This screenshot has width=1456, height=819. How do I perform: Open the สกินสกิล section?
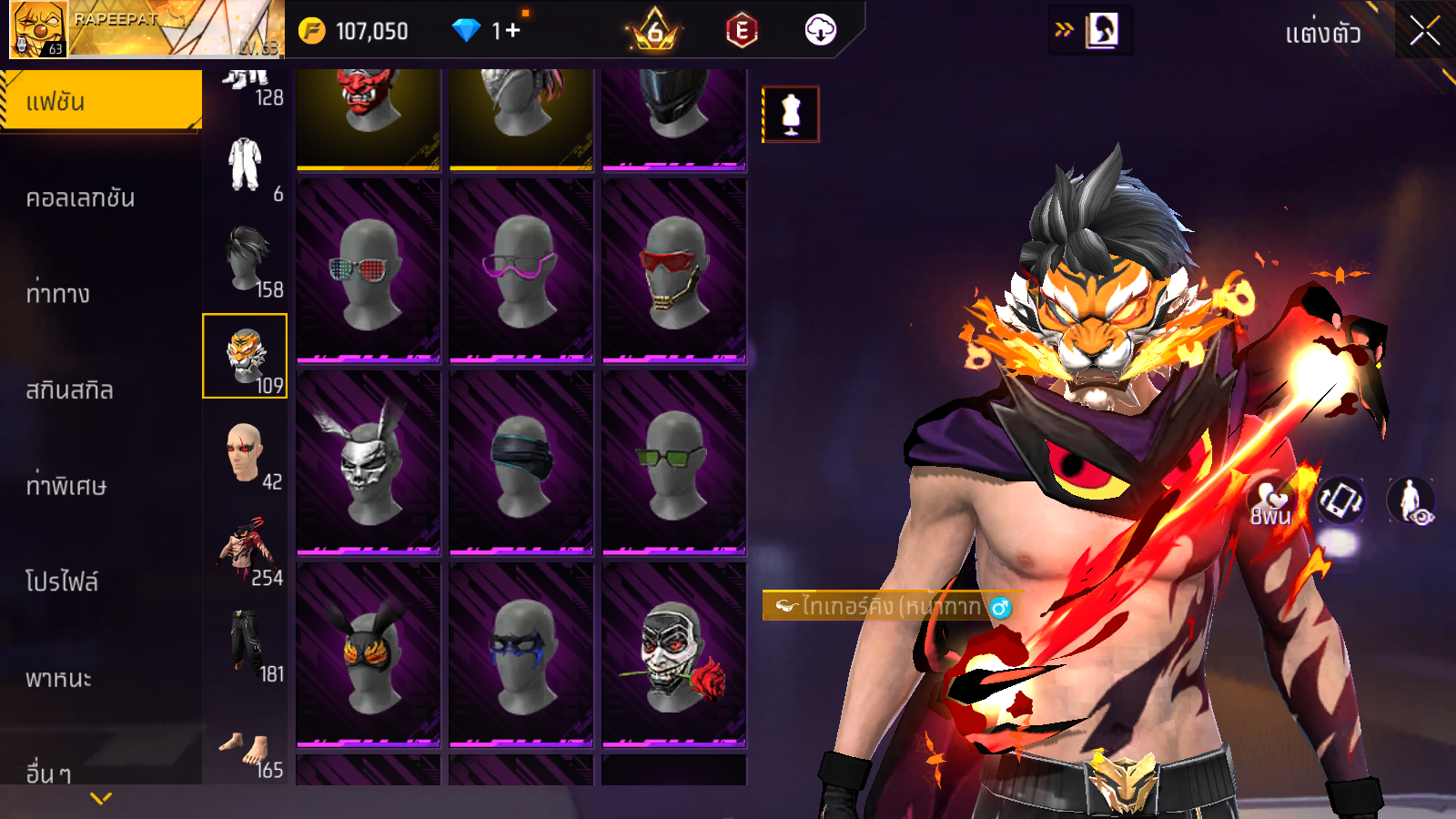tap(69, 390)
